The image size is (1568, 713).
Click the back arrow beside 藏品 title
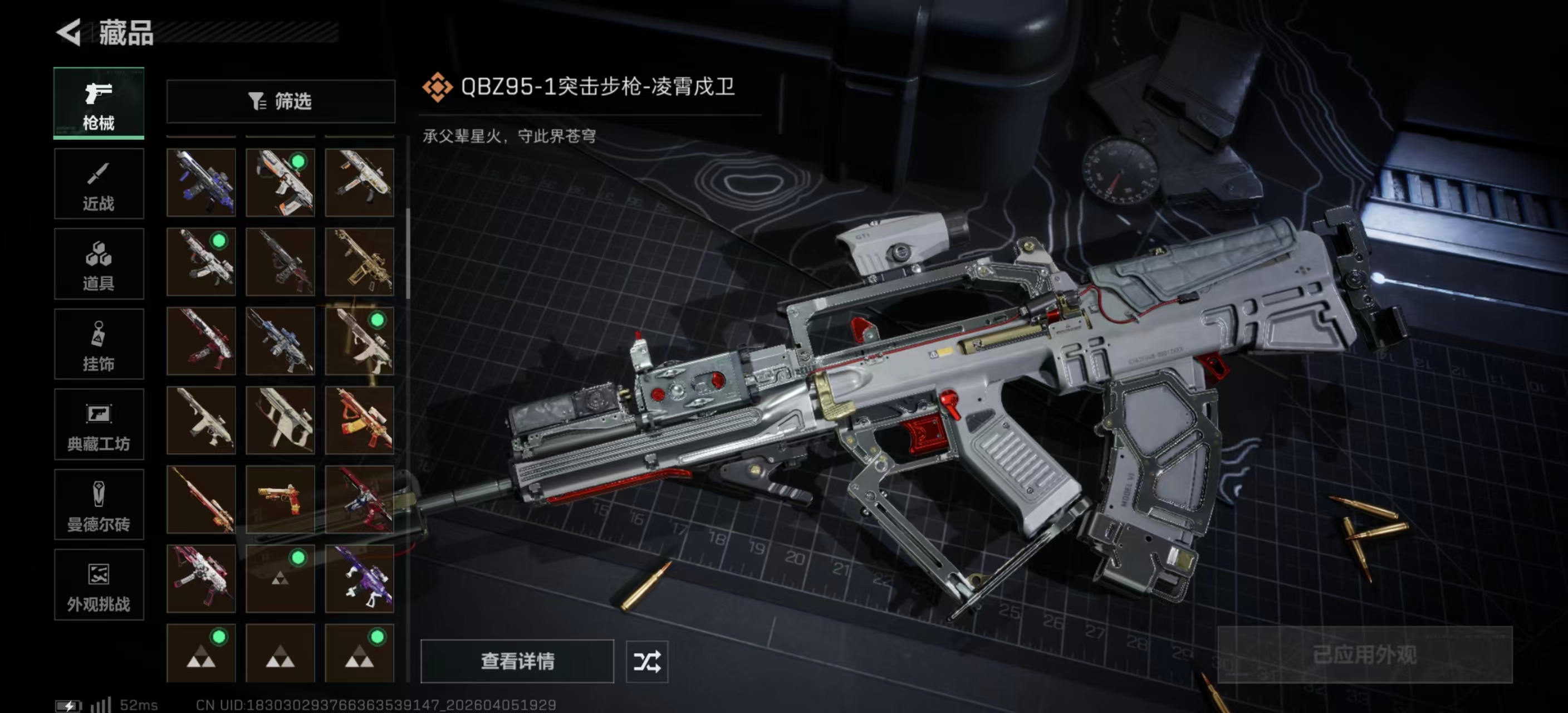69,33
